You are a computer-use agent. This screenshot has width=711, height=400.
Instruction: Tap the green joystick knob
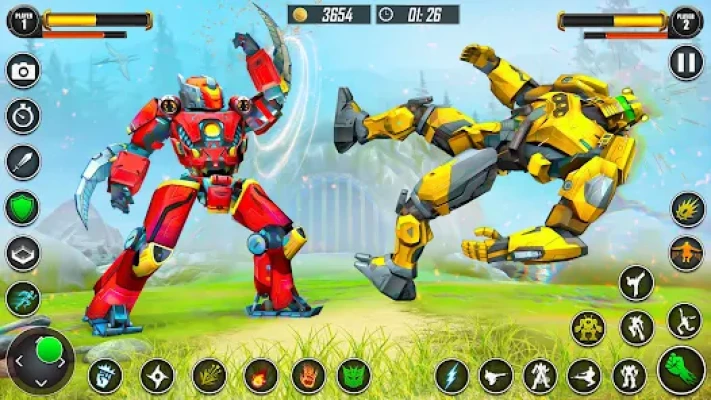tap(47, 350)
